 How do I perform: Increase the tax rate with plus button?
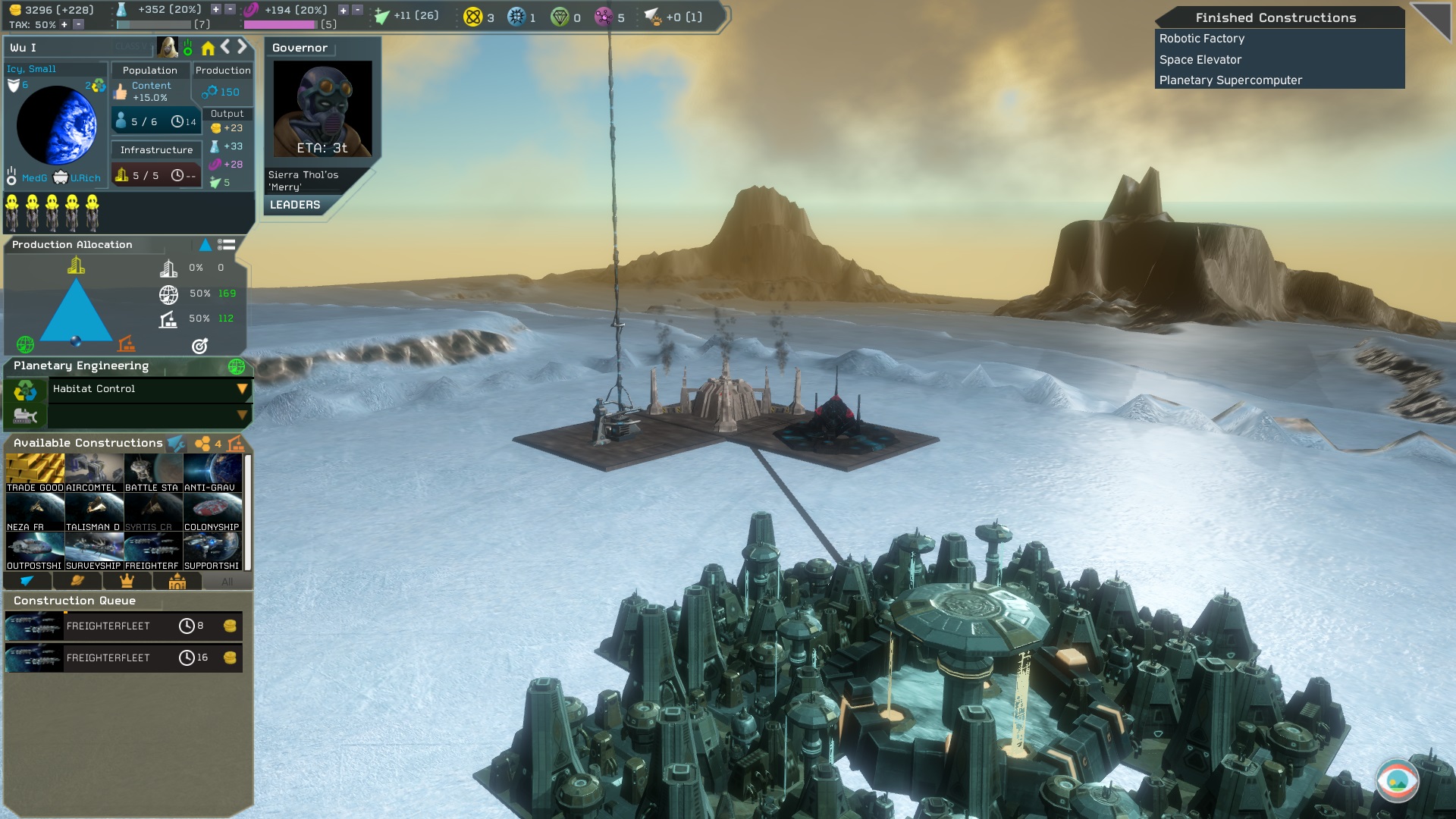pos(64,24)
